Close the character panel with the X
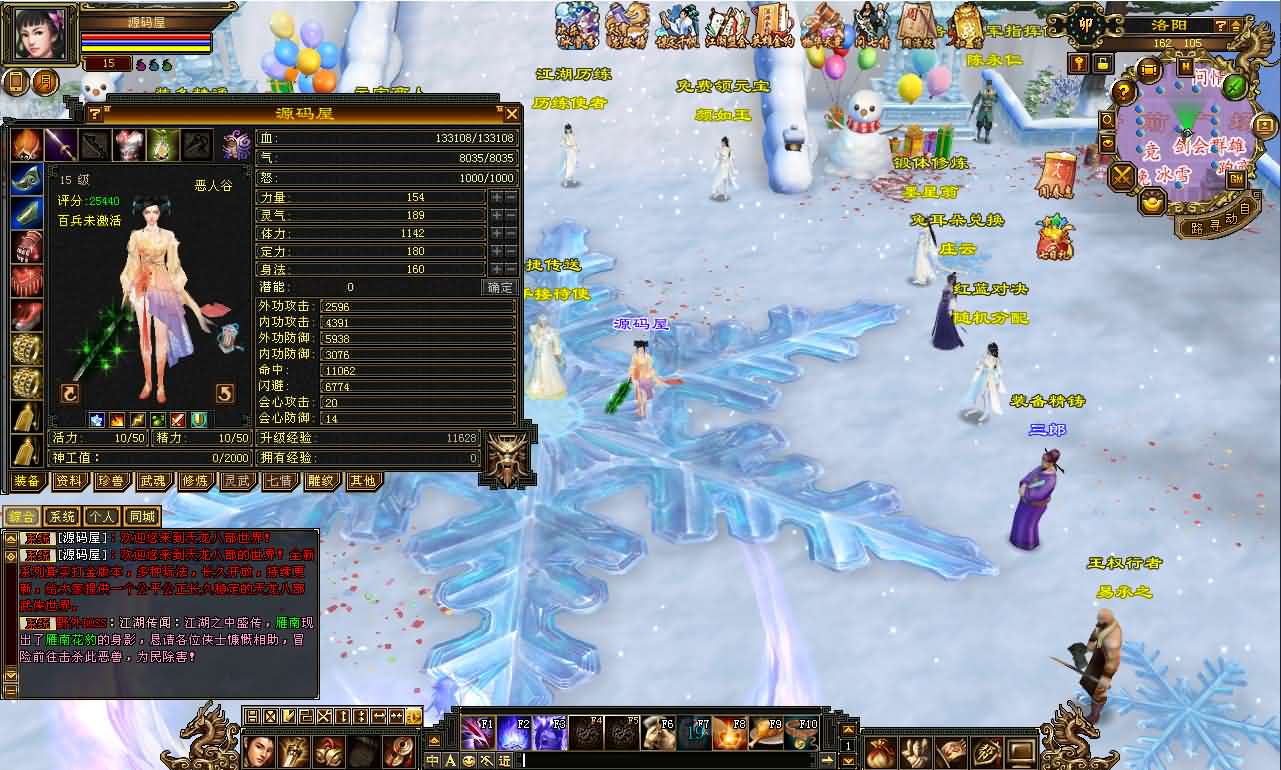 coord(511,113)
